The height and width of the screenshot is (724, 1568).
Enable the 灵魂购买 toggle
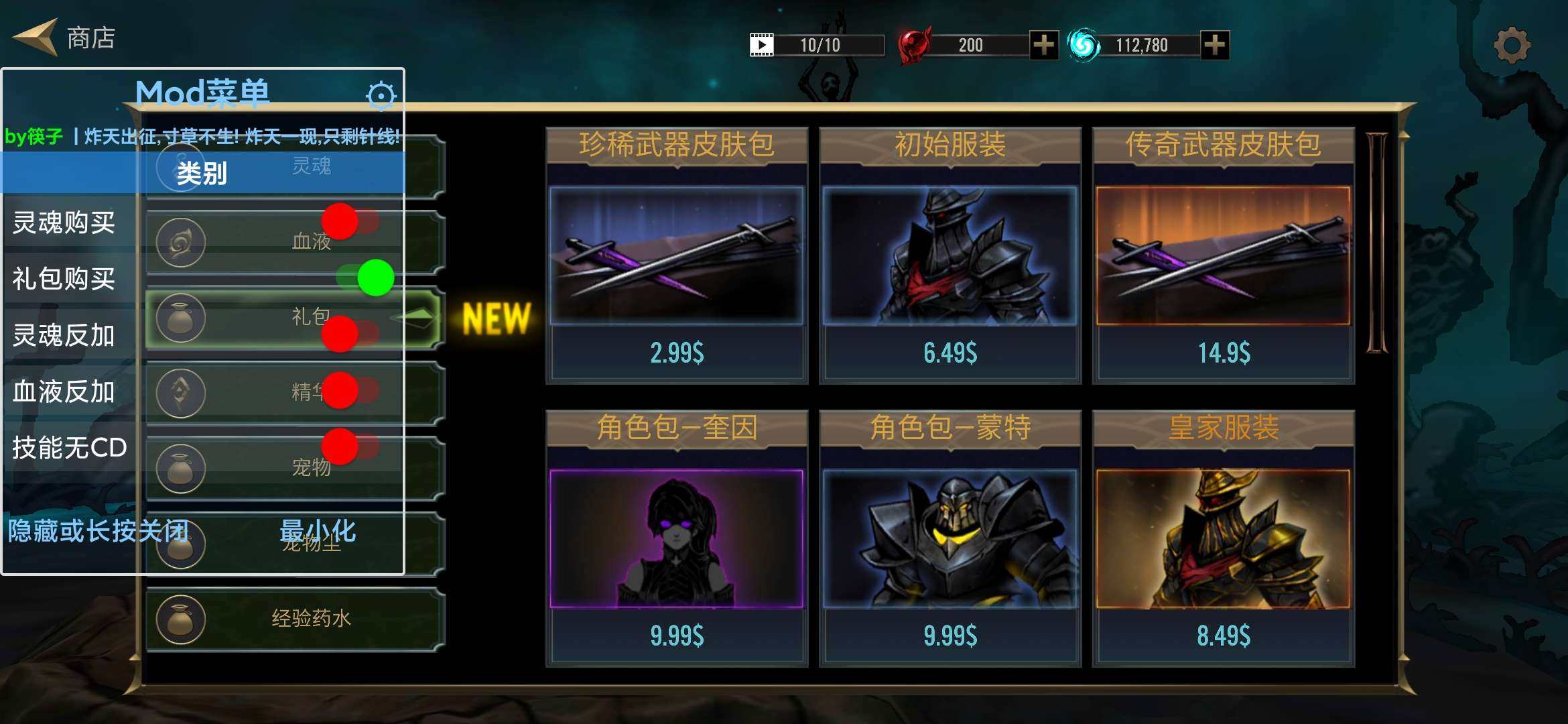pos(342,221)
